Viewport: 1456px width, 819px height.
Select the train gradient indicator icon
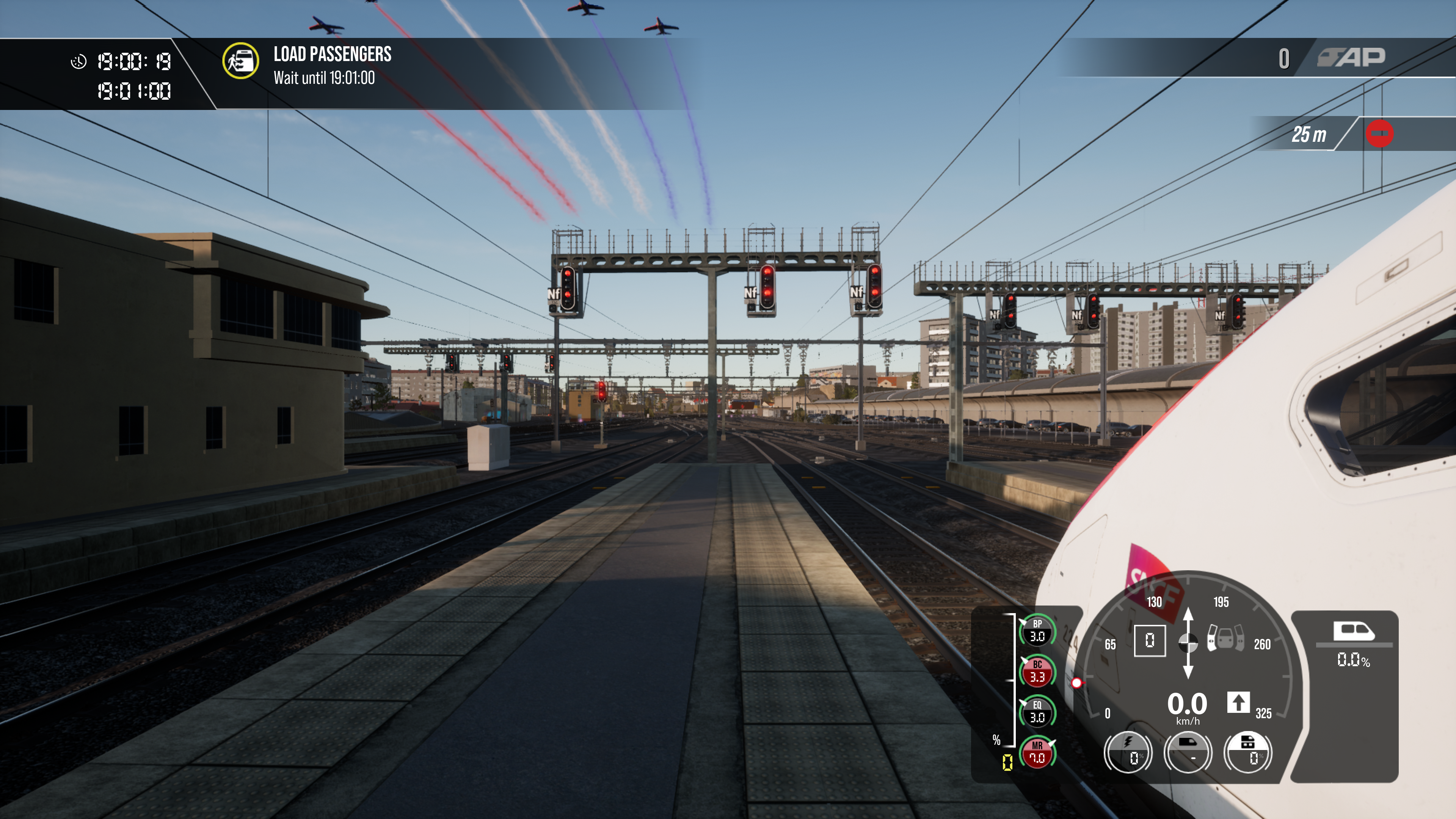tap(1353, 631)
